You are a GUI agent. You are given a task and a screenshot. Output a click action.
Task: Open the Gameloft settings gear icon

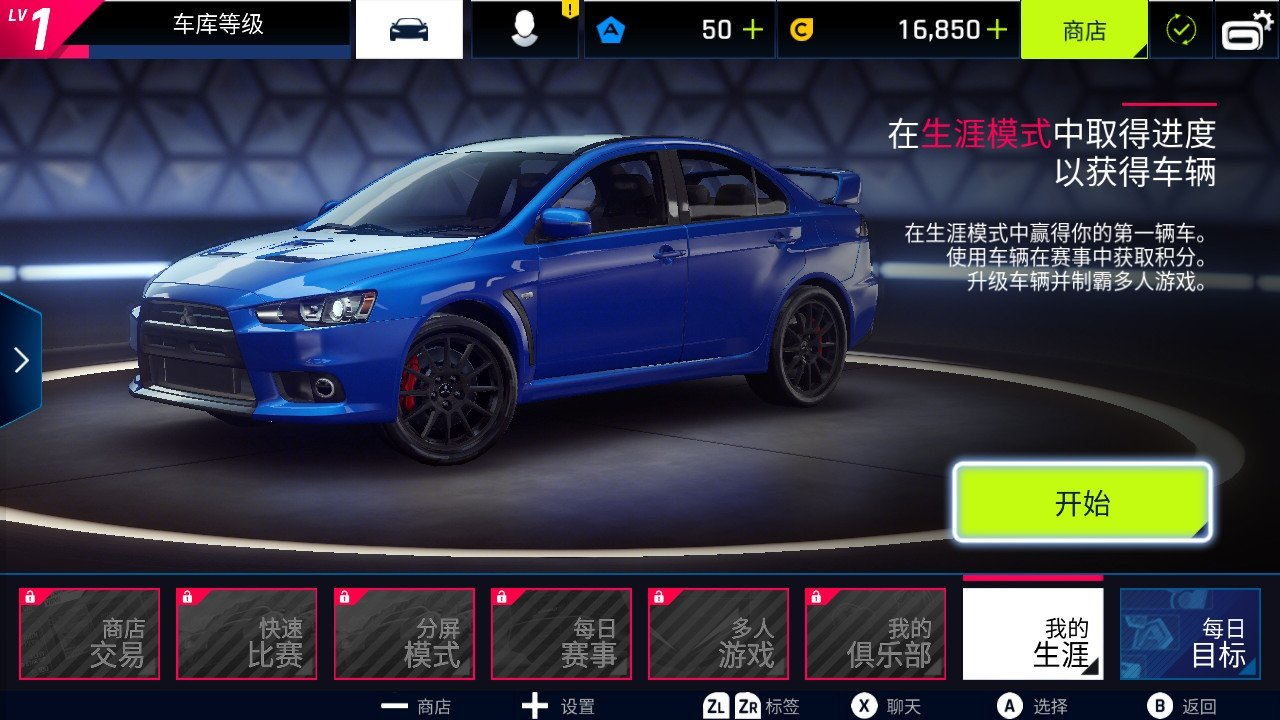pyautogui.click(x=1247, y=30)
